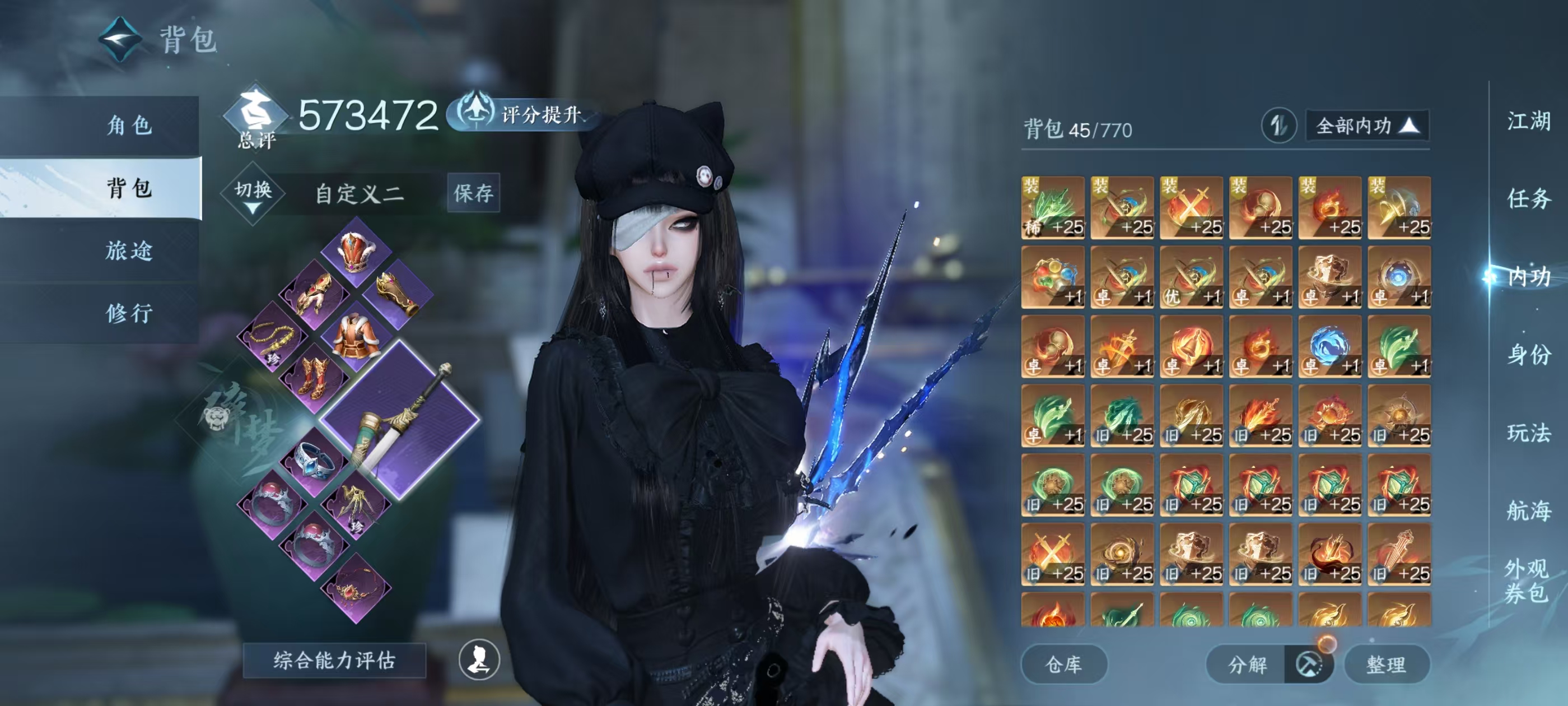Open the 任务 quest menu

tap(1528, 198)
